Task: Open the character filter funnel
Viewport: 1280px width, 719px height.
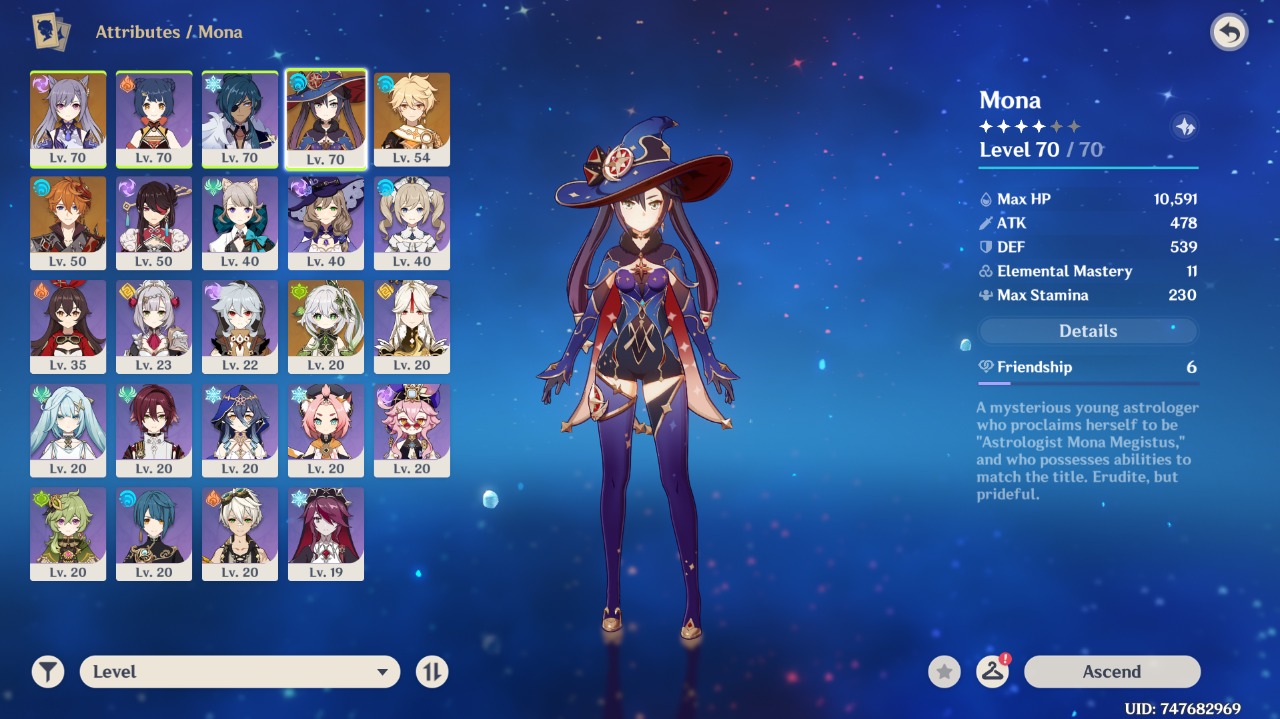Action: (x=48, y=672)
